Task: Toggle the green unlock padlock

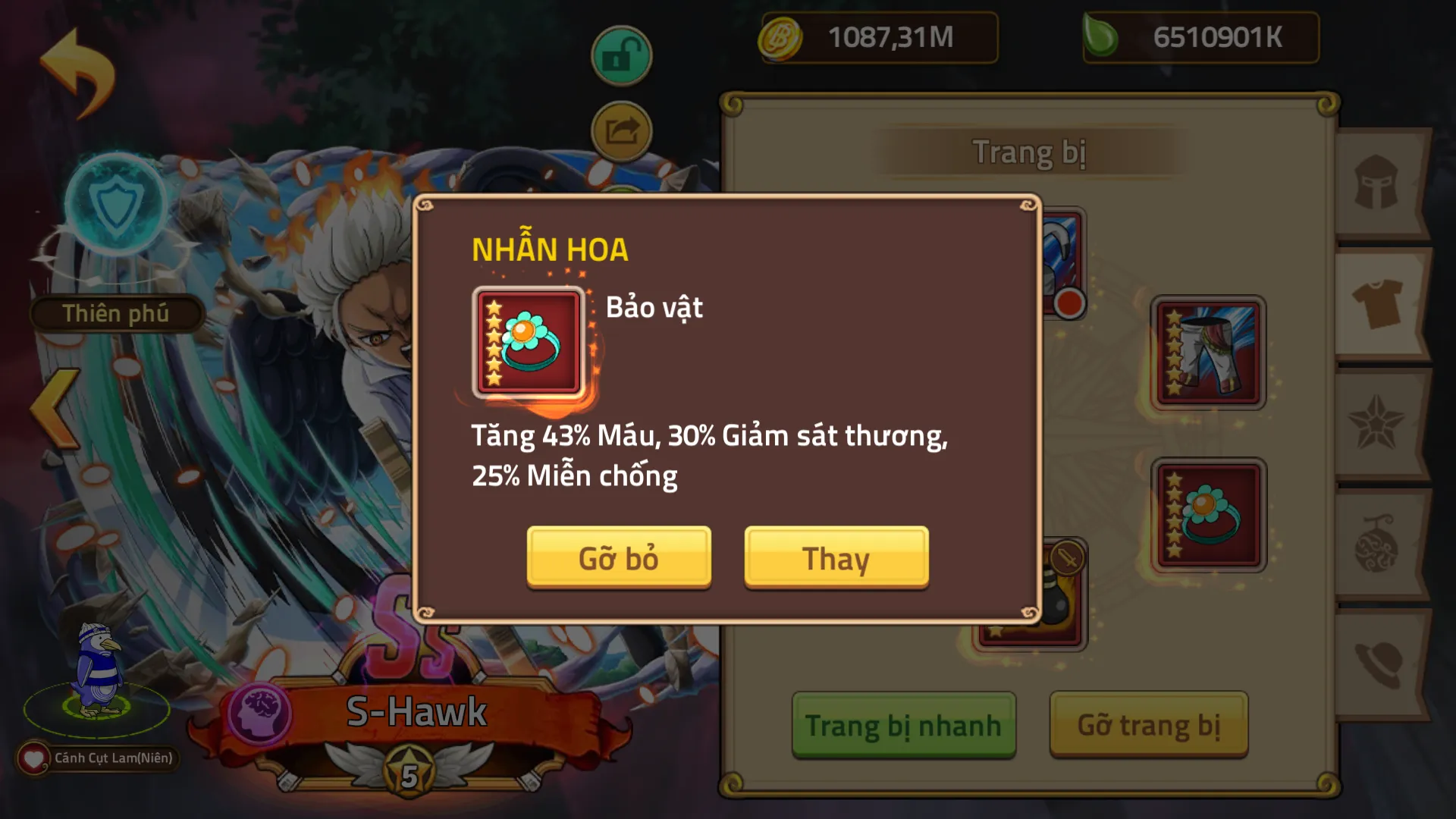Action: tap(621, 55)
